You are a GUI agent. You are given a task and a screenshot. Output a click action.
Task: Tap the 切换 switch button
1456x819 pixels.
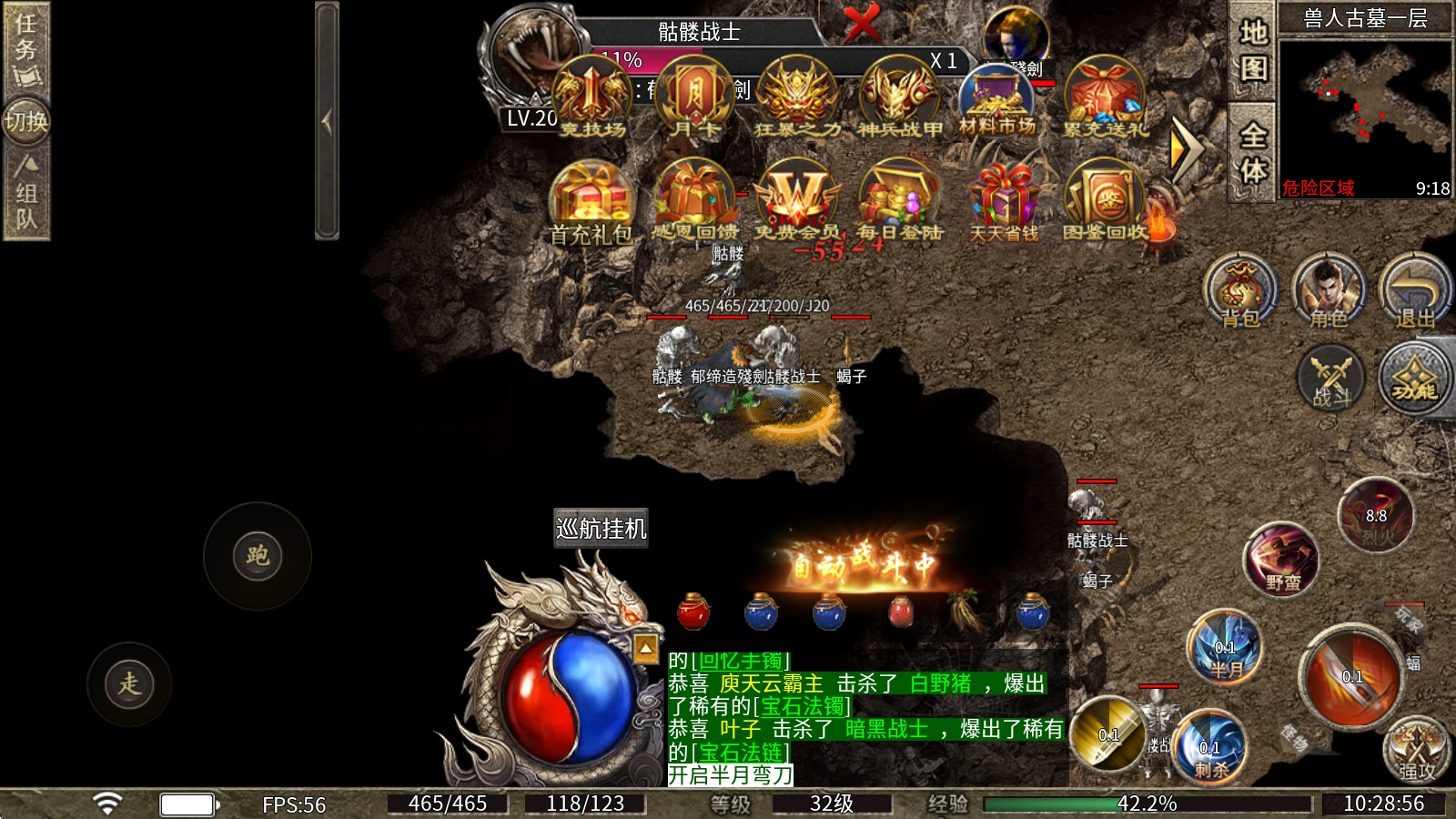[25, 121]
